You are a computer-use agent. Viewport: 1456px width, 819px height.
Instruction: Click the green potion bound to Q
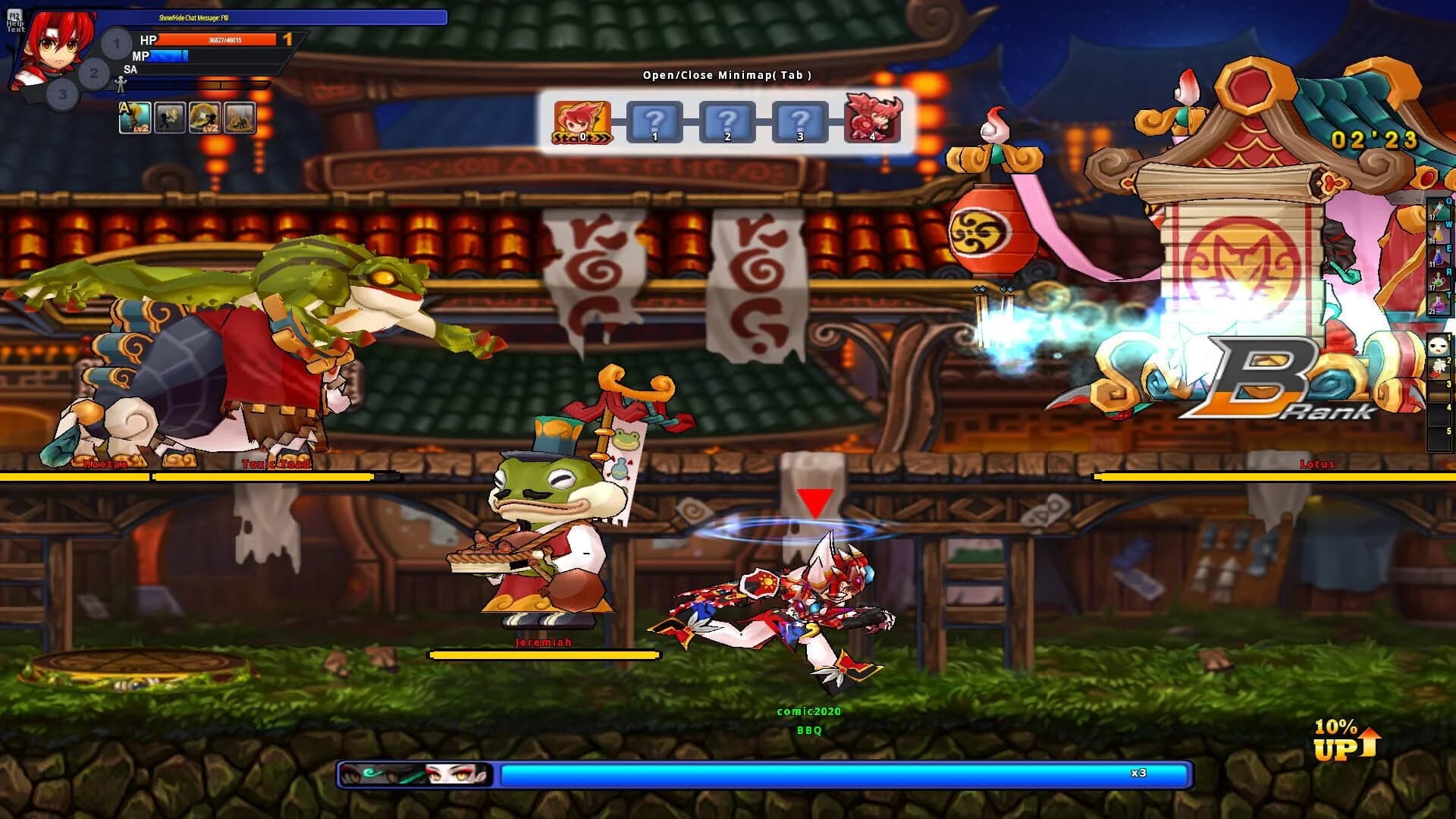(x=1438, y=210)
